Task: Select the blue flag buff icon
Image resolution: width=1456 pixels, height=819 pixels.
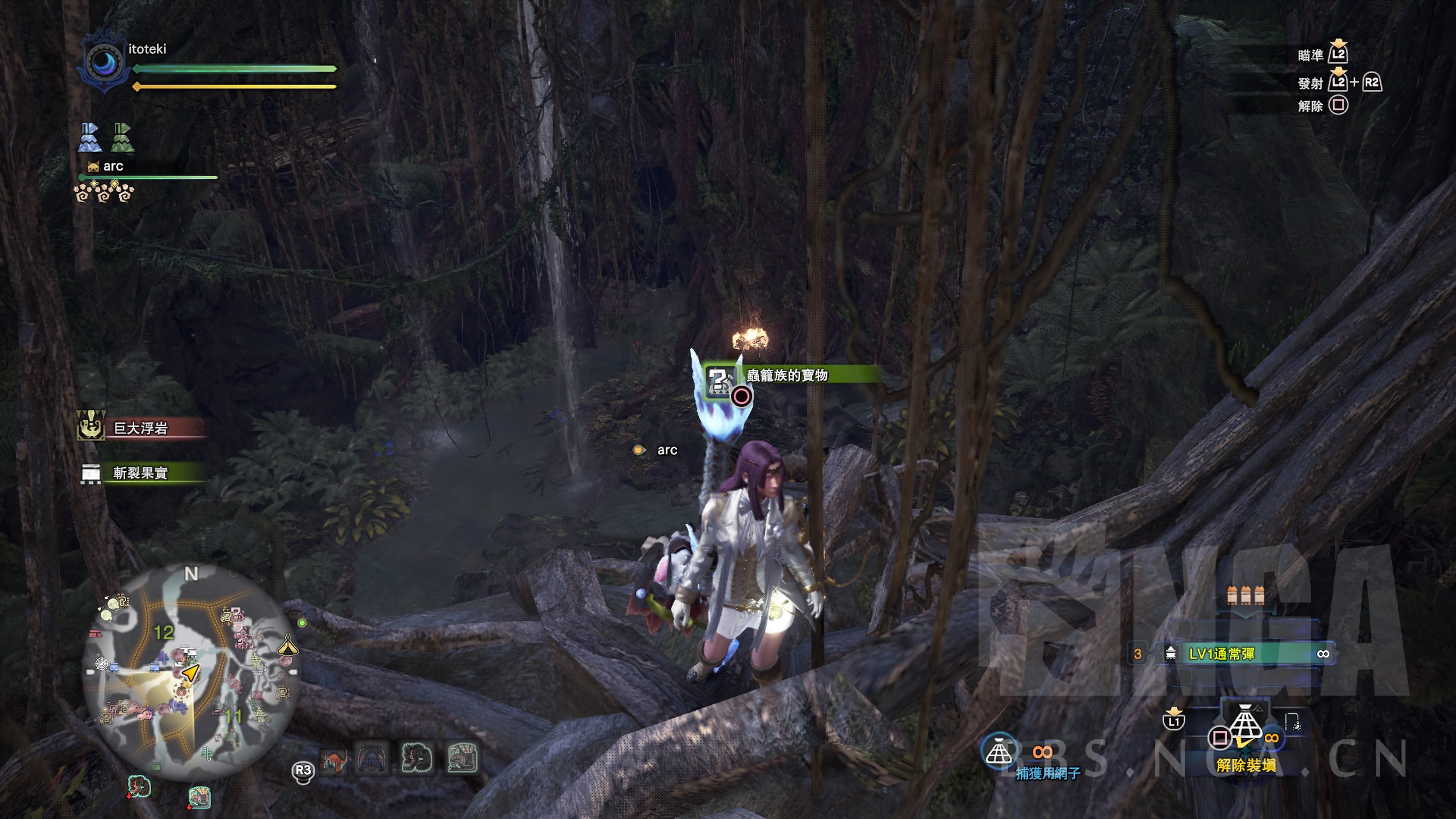Action: tap(90, 137)
